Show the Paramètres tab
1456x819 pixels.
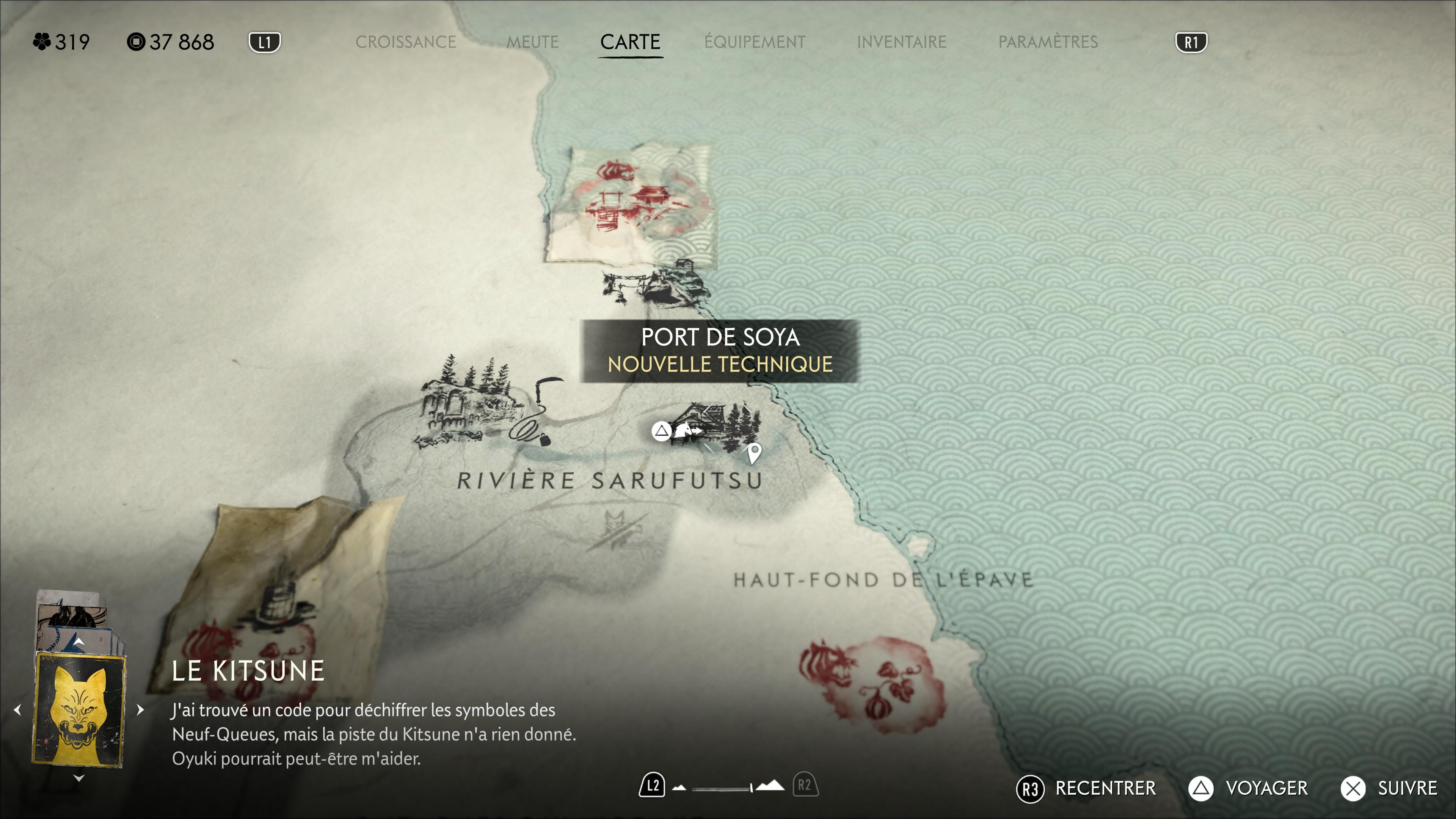tap(1047, 42)
